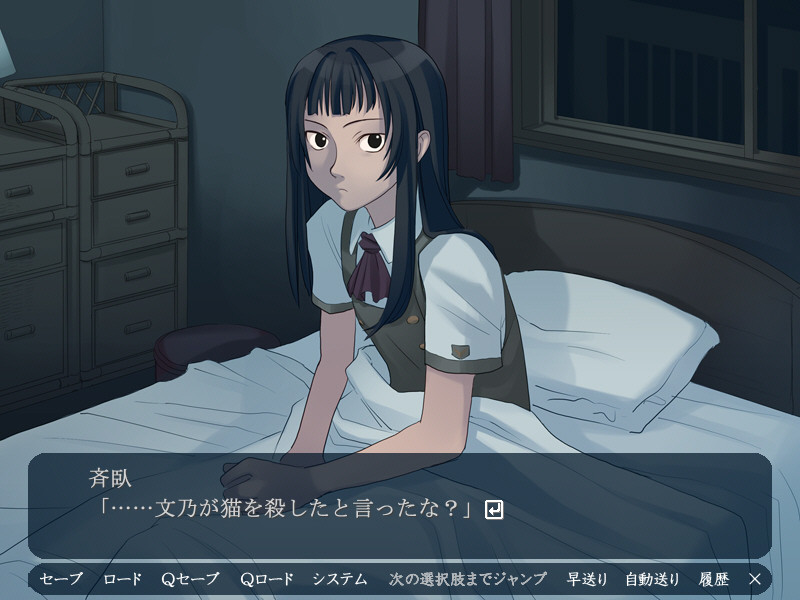Quick save with Qセーブ
The height and width of the screenshot is (600, 800).
189,579
